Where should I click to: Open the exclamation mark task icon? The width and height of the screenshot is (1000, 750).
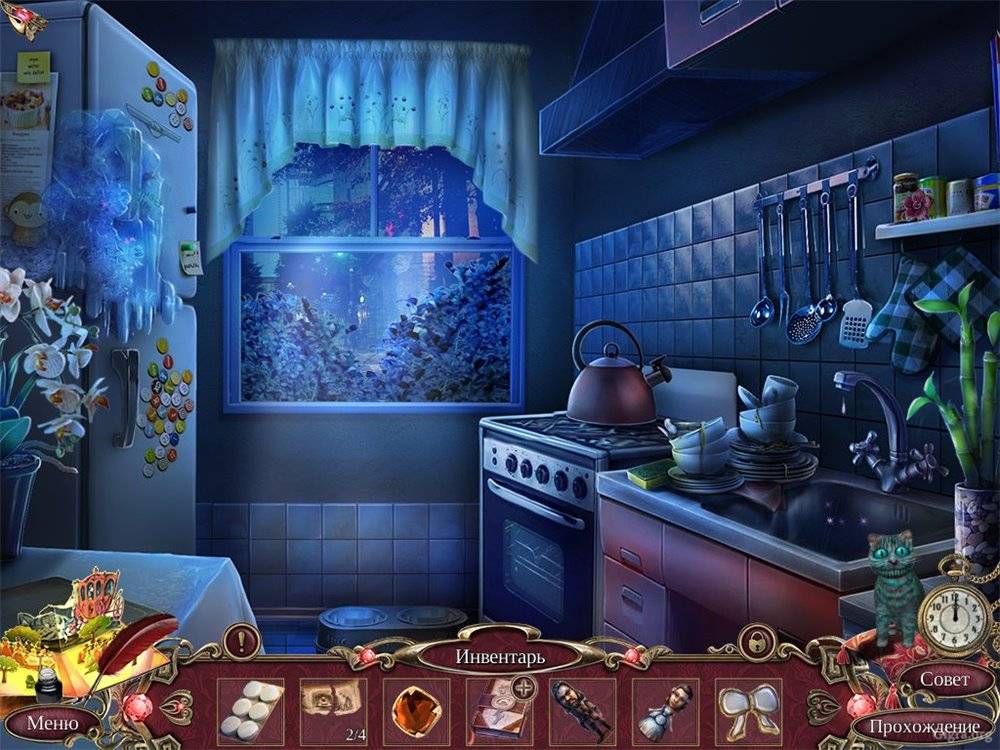click(241, 639)
